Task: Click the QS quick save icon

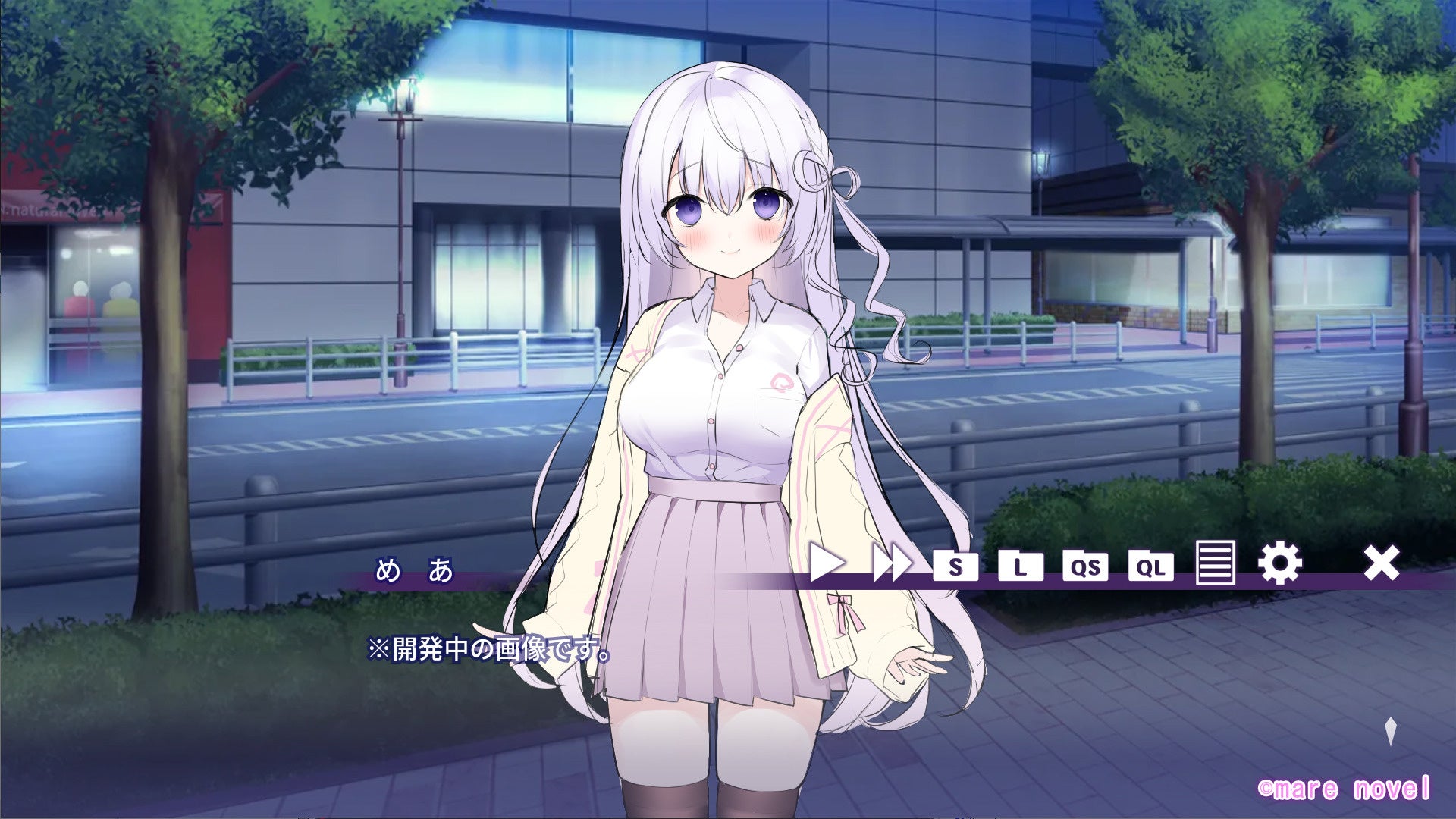Action: point(1087,565)
